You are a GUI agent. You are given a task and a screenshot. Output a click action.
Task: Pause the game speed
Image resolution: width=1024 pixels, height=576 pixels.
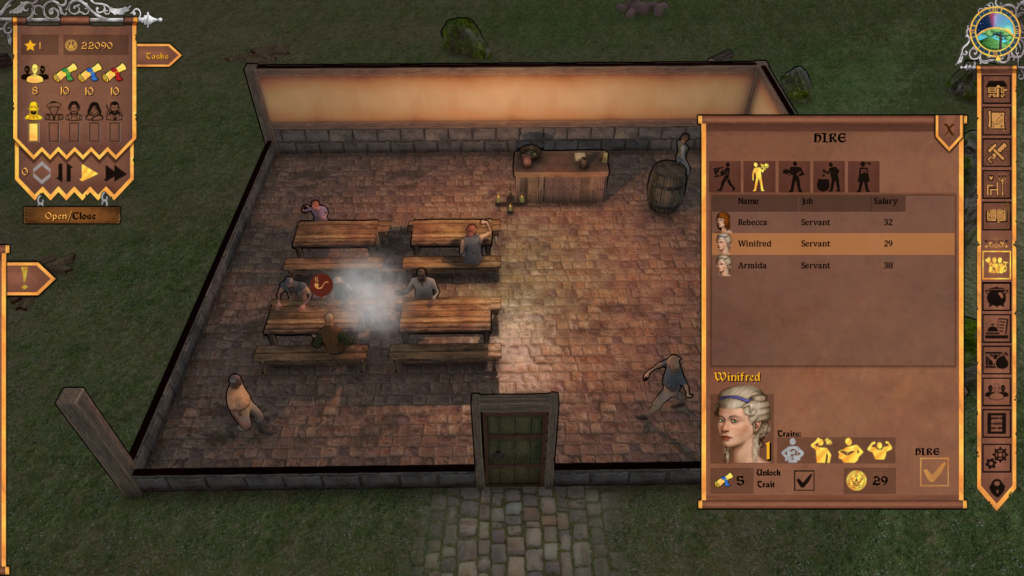pos(65,172)
